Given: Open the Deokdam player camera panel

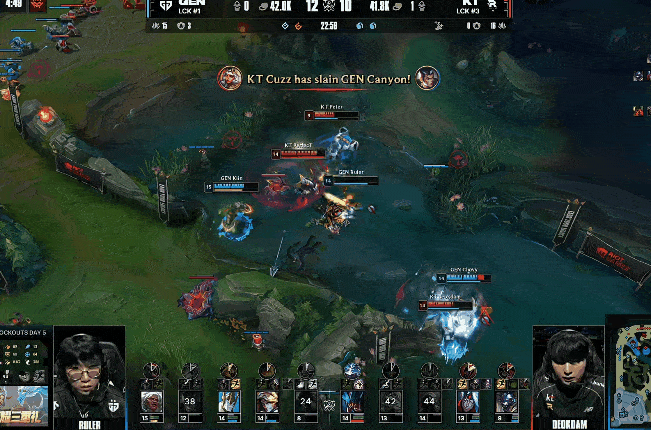Looking at the screenshot, I should pos(567,372).
